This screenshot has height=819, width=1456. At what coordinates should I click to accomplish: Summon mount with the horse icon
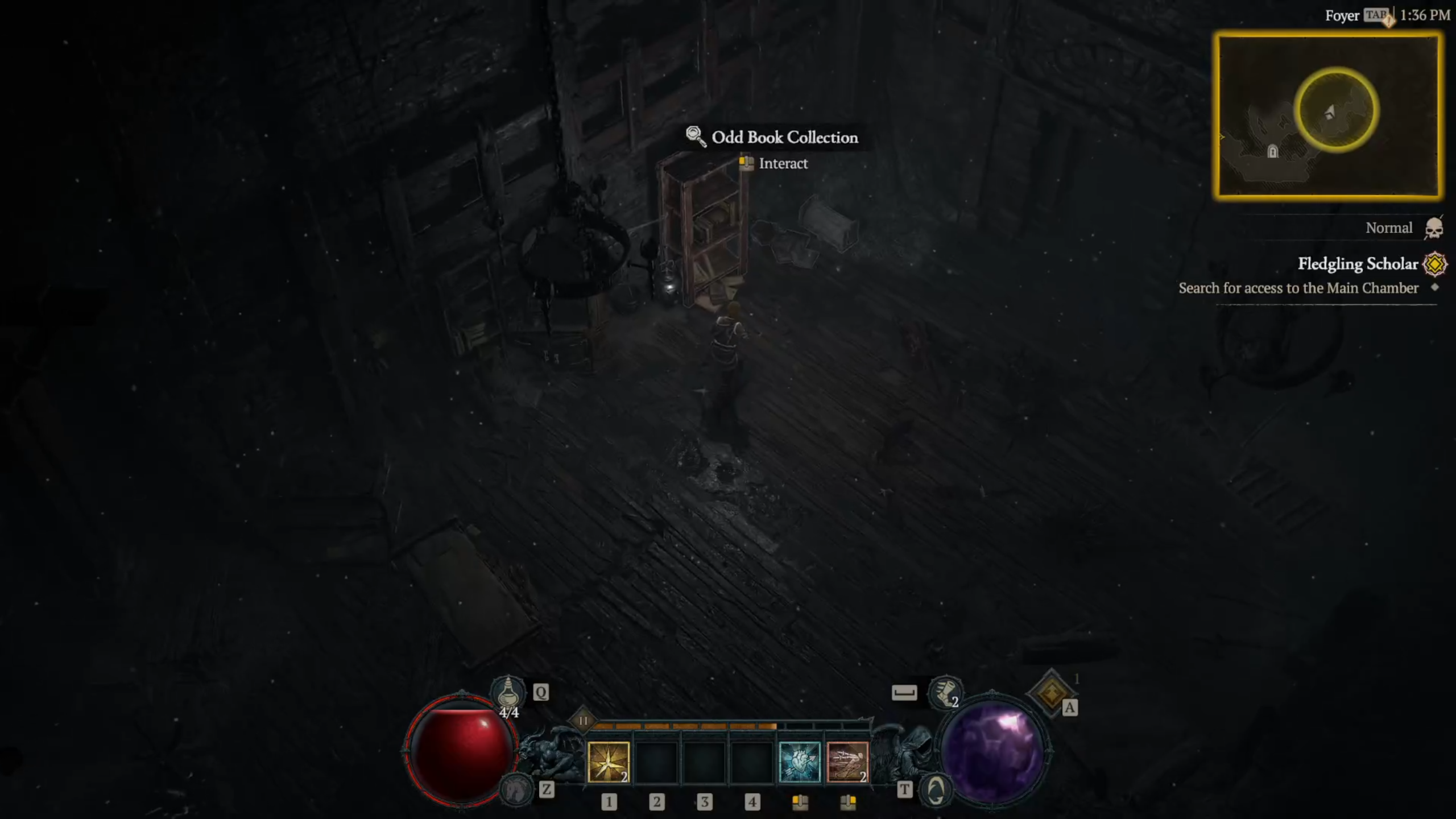pyautogui.click(x=515, y=789)
